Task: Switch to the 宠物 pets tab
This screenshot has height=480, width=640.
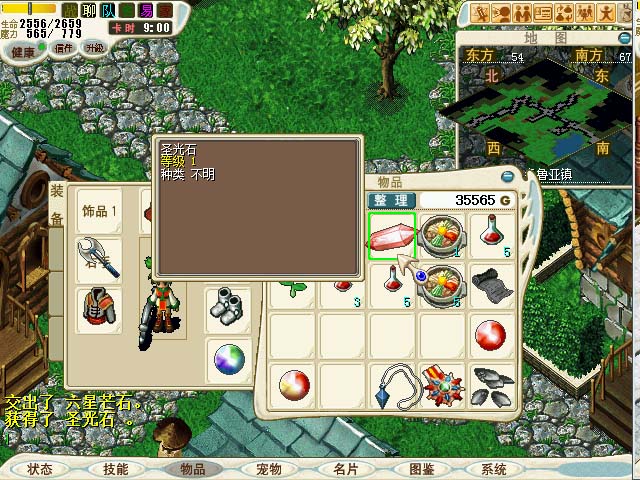Action: click(x=269, y=469)
